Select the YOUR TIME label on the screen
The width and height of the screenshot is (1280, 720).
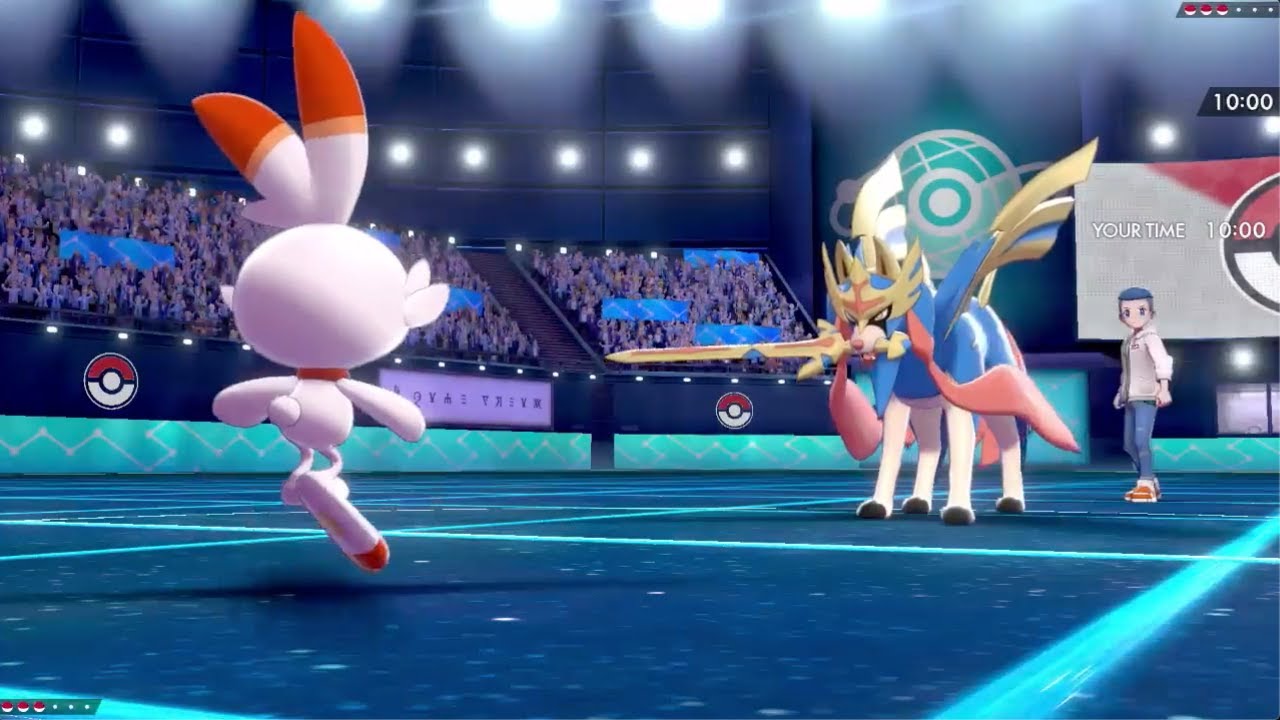pos(1140,230)
